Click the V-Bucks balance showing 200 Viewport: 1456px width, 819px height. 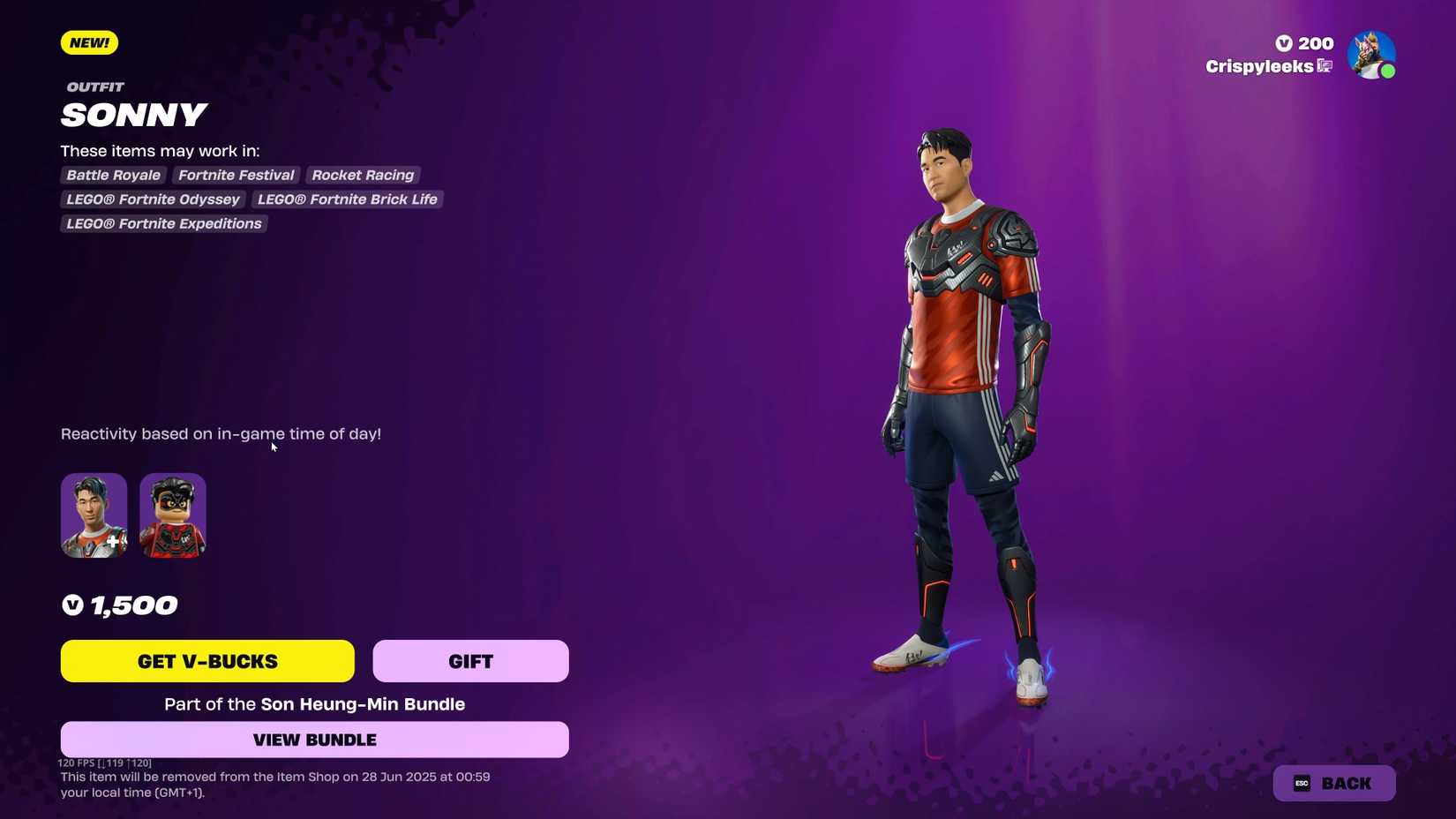coord(1303,42)
